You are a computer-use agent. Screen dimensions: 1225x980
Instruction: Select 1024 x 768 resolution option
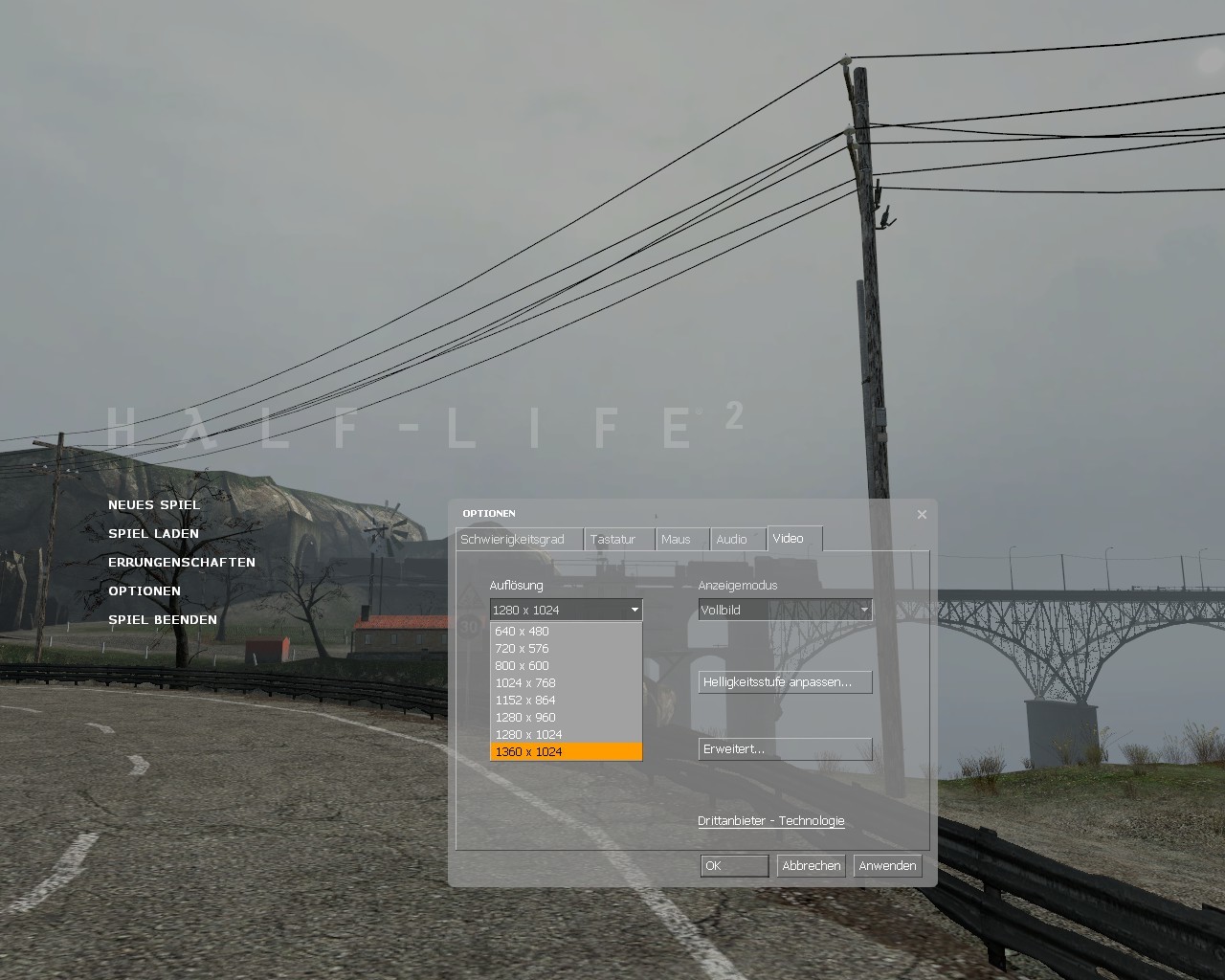[x=524, y=682]
